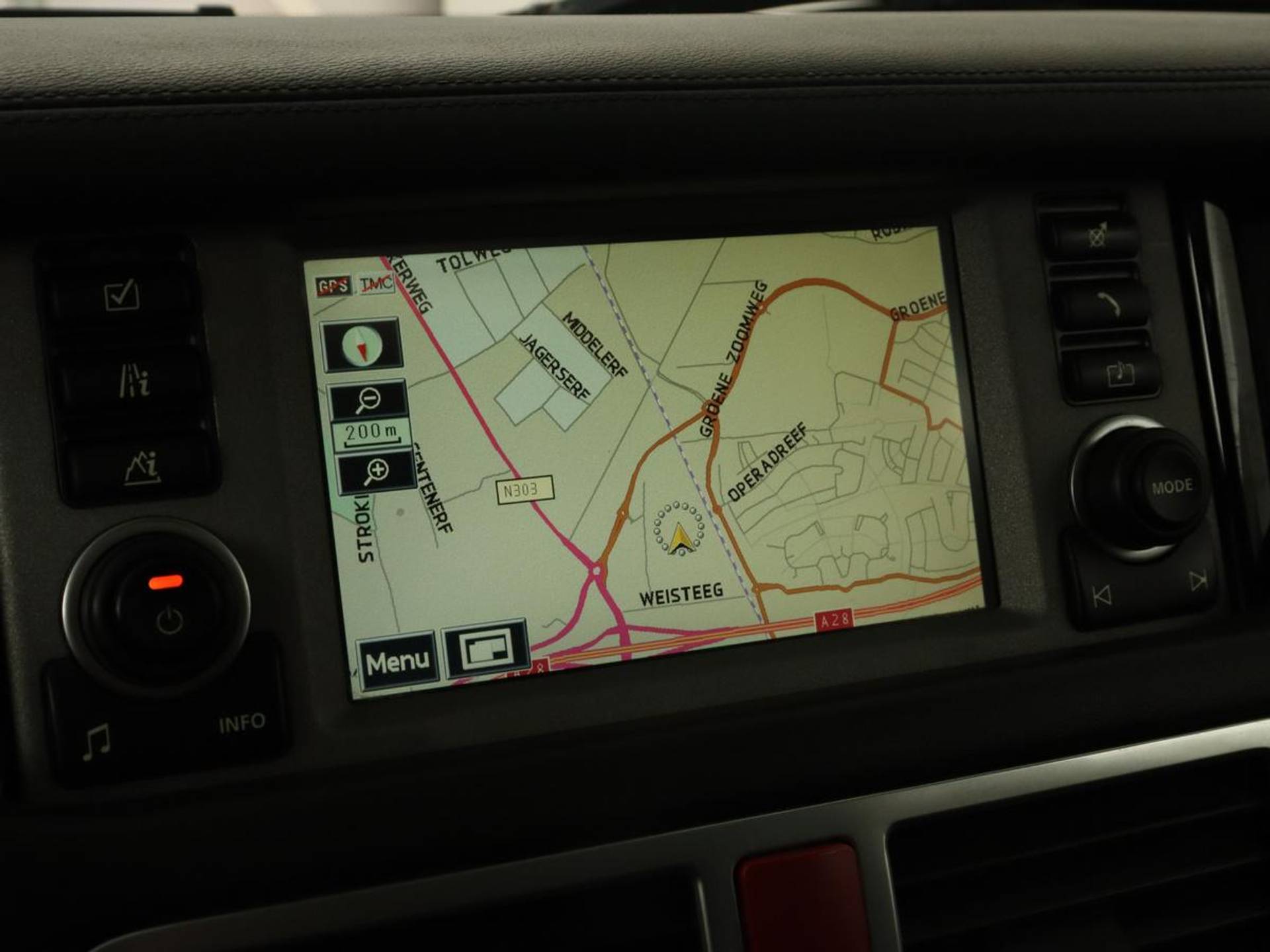This screenshot has width=1270, height=952.
Task: Select the crossed-out TMC traffic icon
Action: tap(376, 284)
